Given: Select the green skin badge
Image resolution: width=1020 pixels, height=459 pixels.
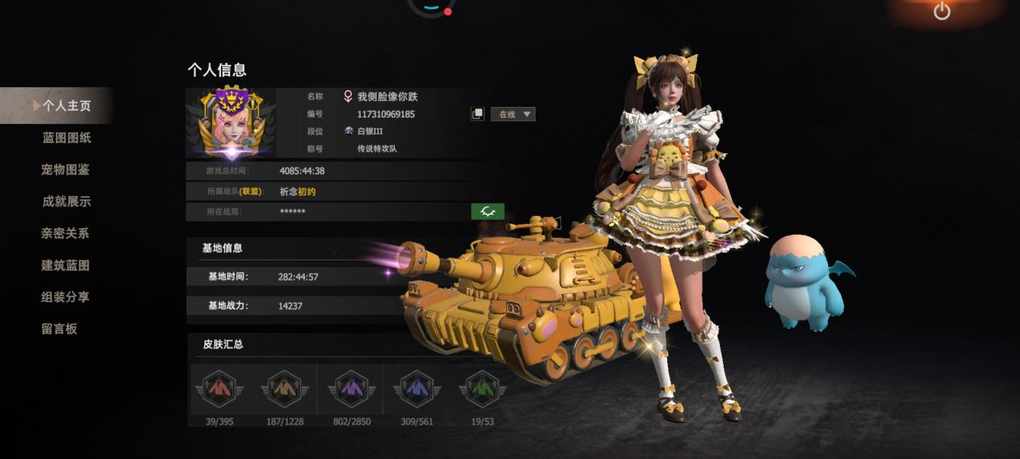Looking at the screenshot, I should tap(481, 388).
